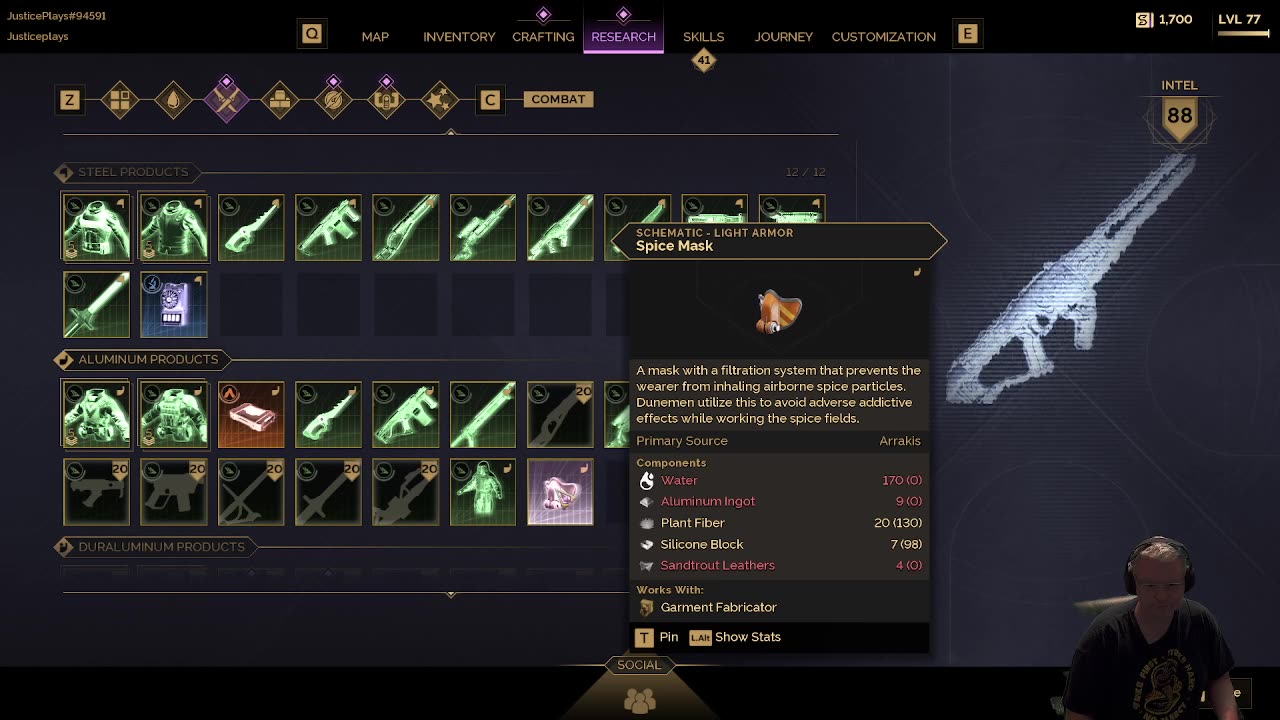Choose the three stars research category
The image size is (1280, 720).
coord(440,100)
